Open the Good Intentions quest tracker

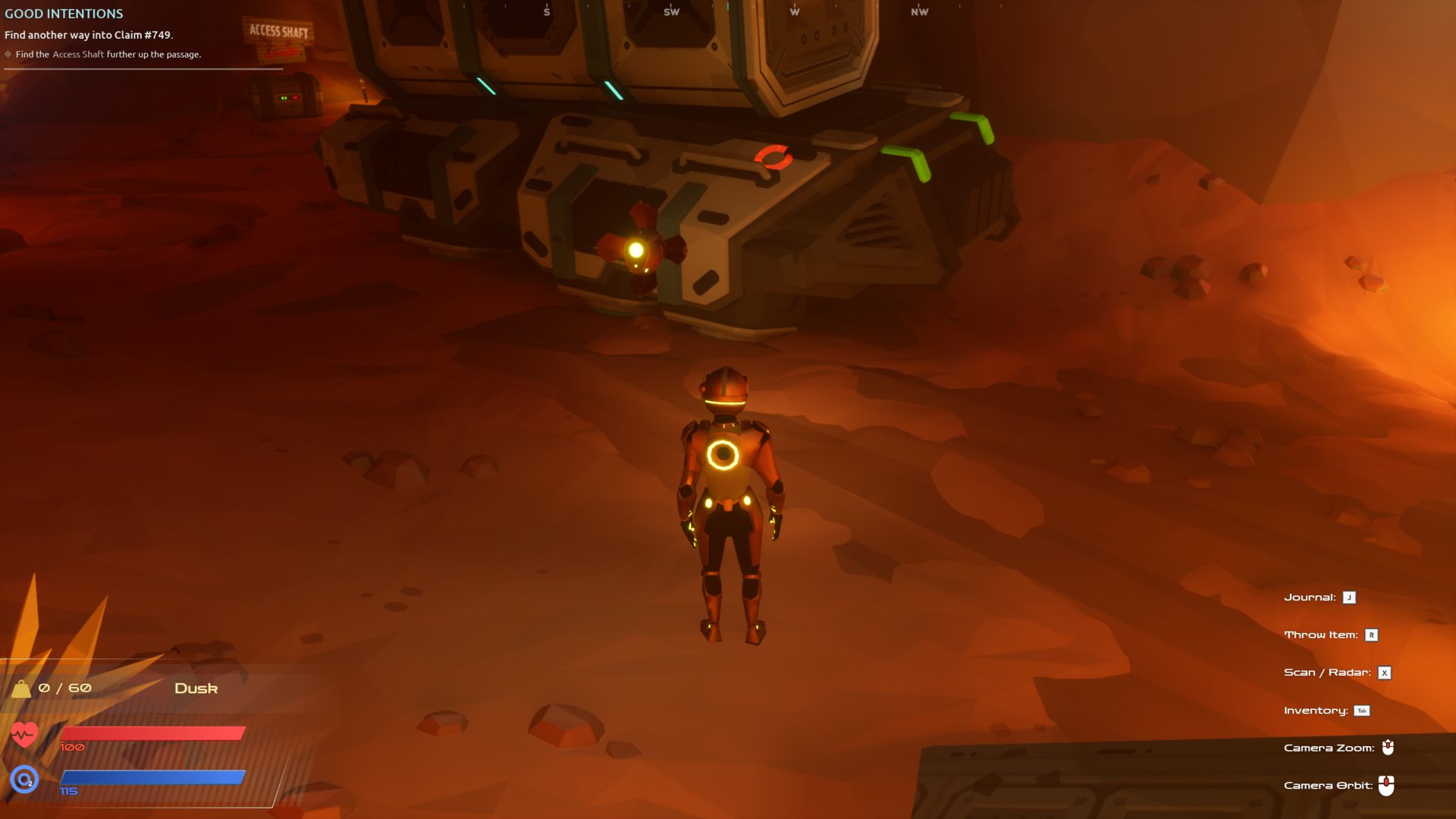[x=64, y=14]
